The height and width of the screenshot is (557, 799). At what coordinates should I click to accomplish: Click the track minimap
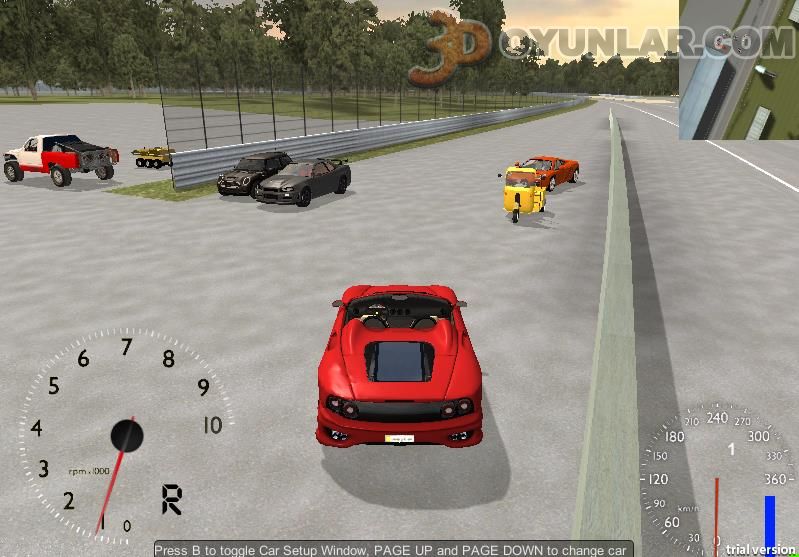point(738,70)
